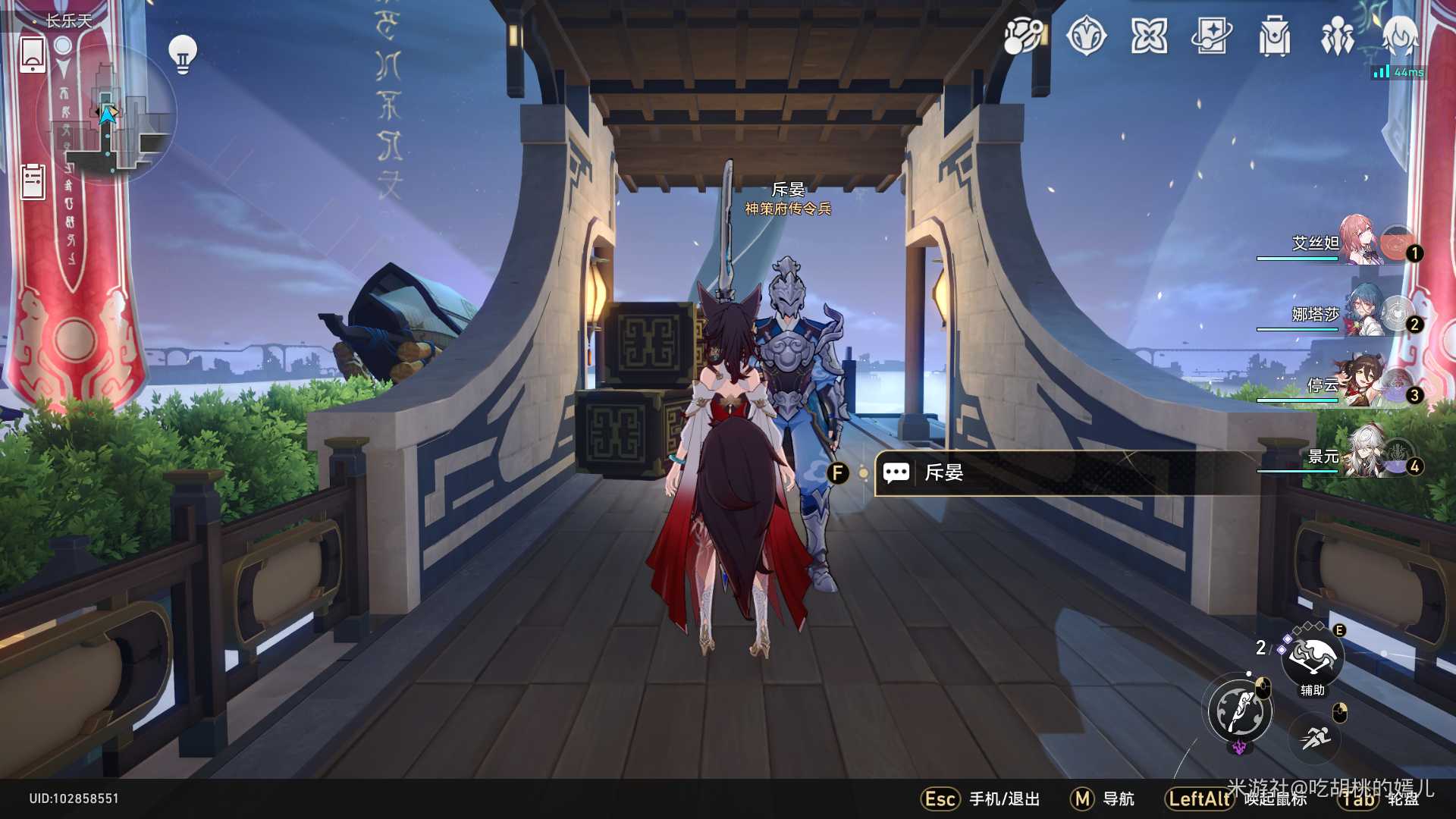The height and width of the screenshot is (819, 1456).
Task: Activate the 辅助 technique skill
Action: tap(1312, 657)
